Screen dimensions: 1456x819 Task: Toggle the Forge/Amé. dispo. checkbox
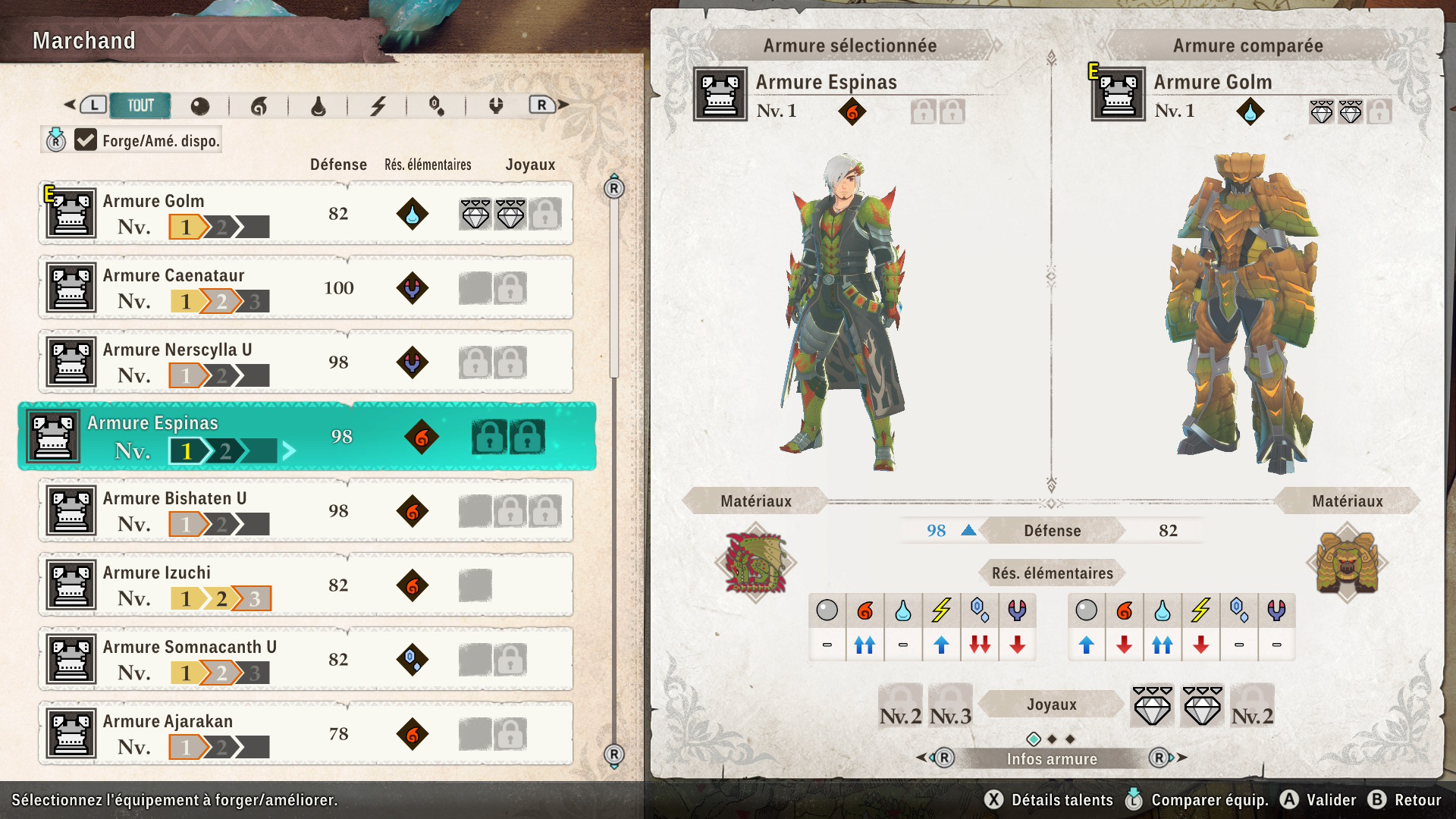[86, 140]
